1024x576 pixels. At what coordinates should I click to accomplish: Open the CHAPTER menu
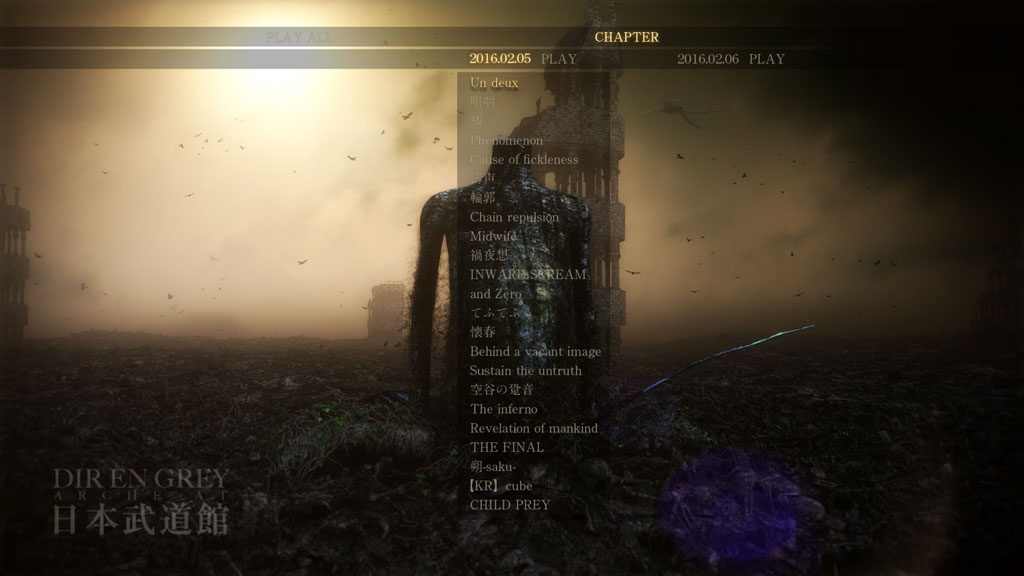coord(627,37)
